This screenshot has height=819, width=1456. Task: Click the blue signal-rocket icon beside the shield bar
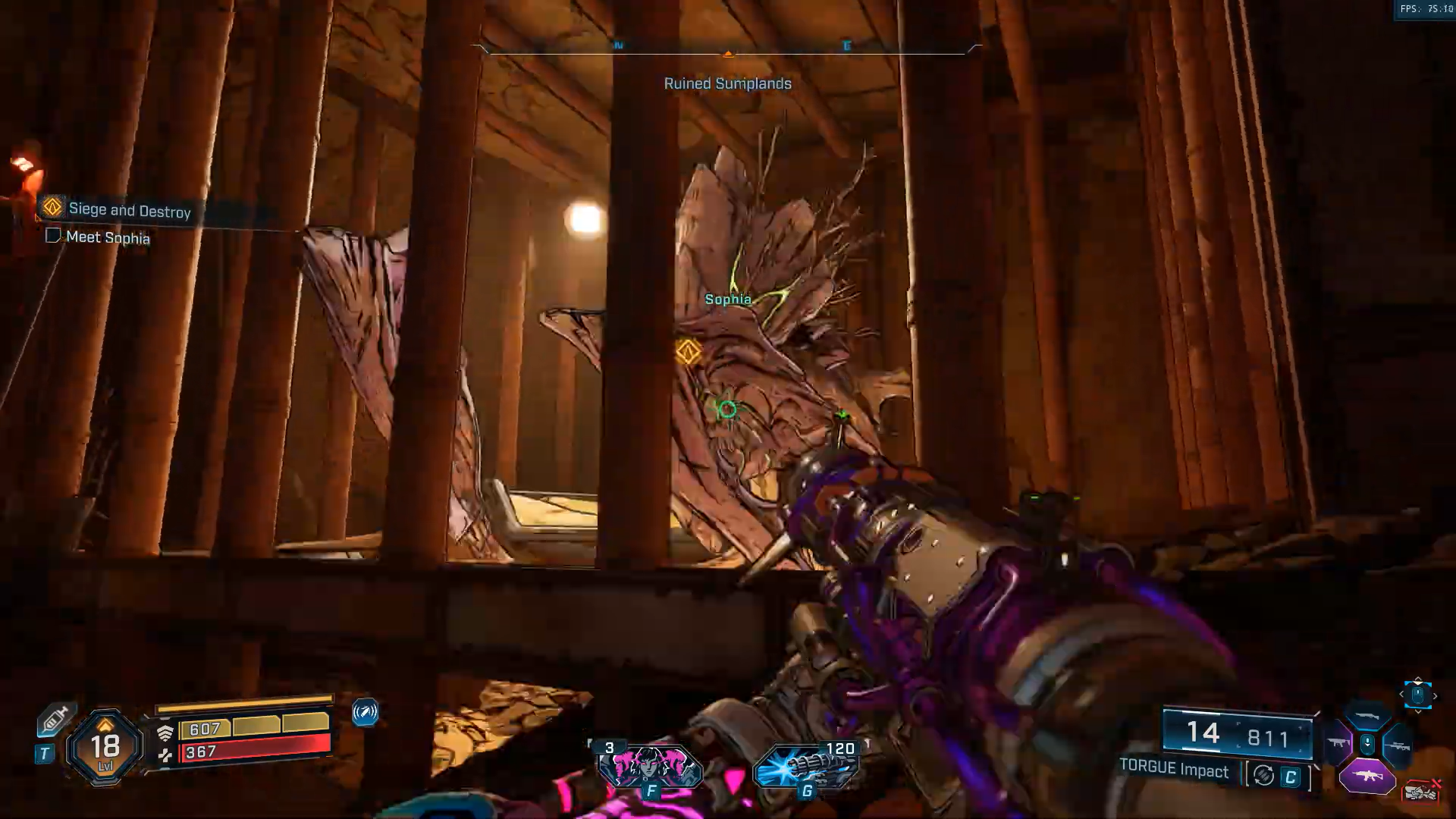point(365,713)
